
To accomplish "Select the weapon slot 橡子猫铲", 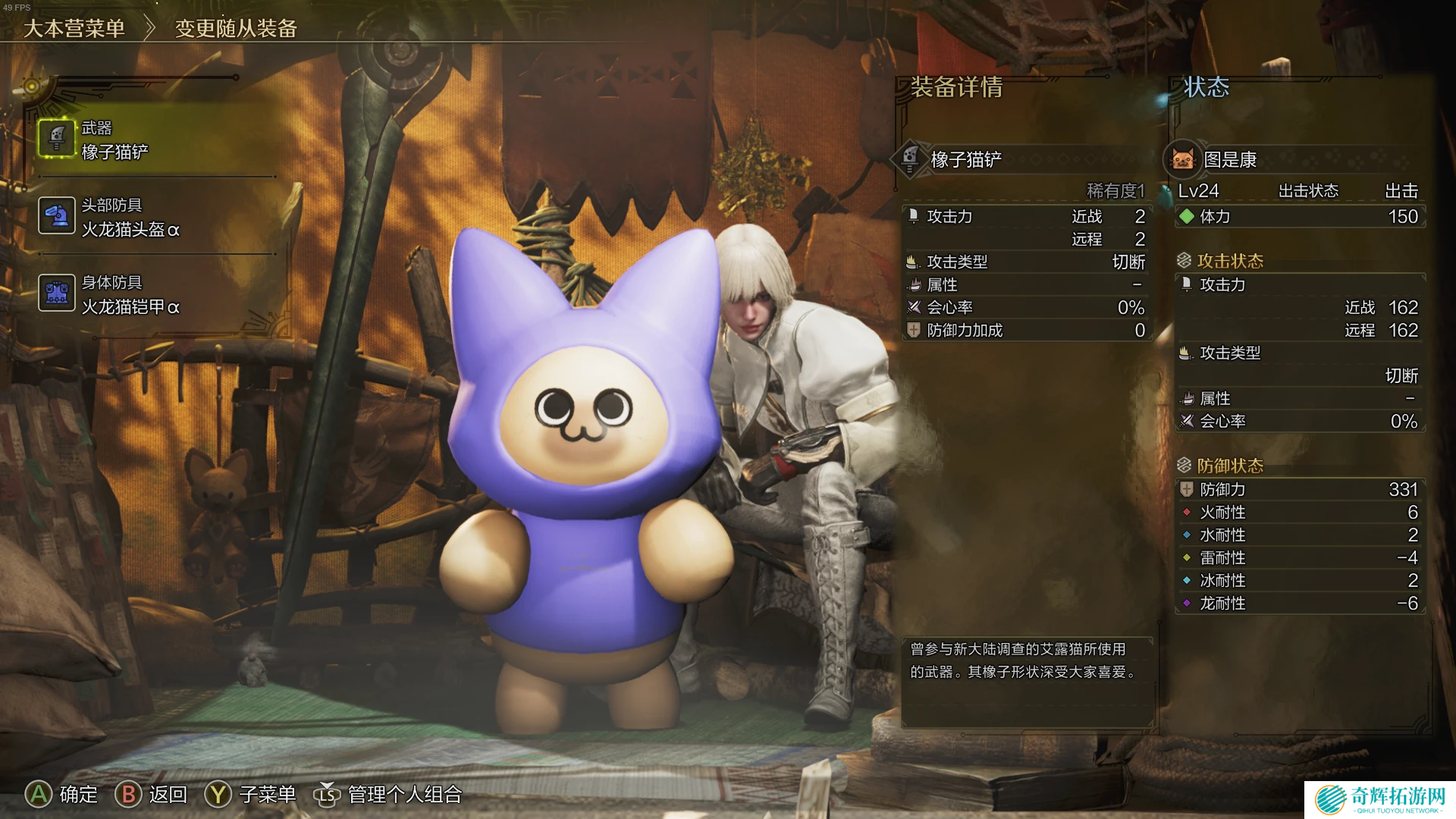I will pos(114,141).
